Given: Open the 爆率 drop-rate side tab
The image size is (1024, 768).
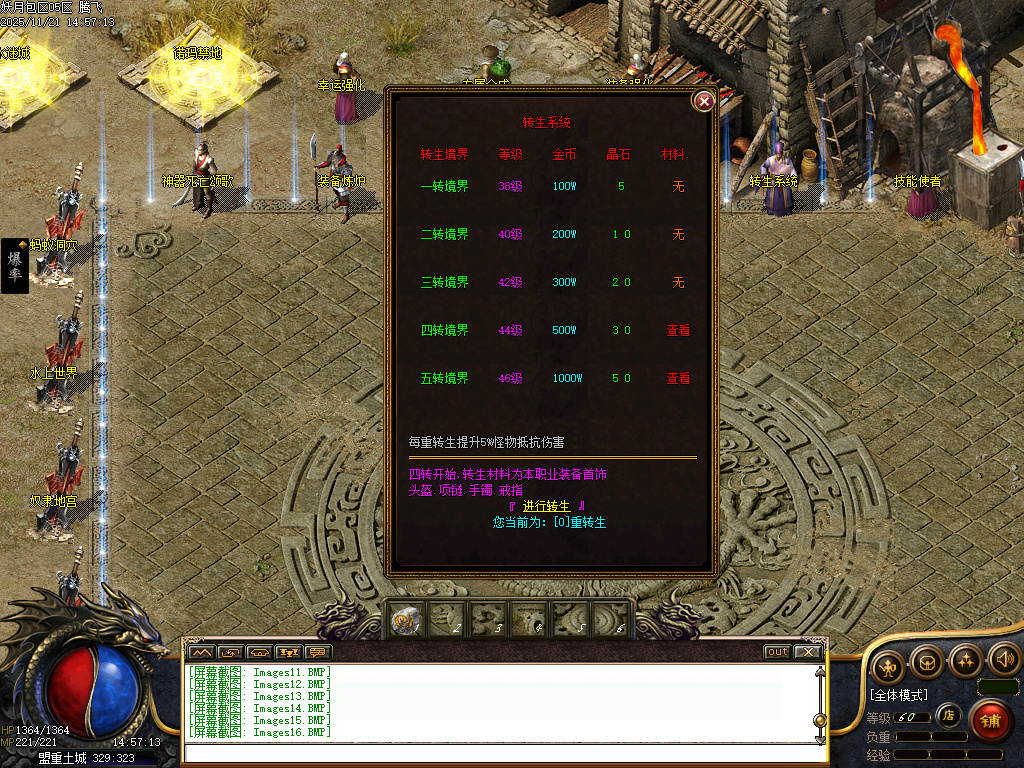Looking at the screenshot, I should pyautogui.click(x=15, y=266).
